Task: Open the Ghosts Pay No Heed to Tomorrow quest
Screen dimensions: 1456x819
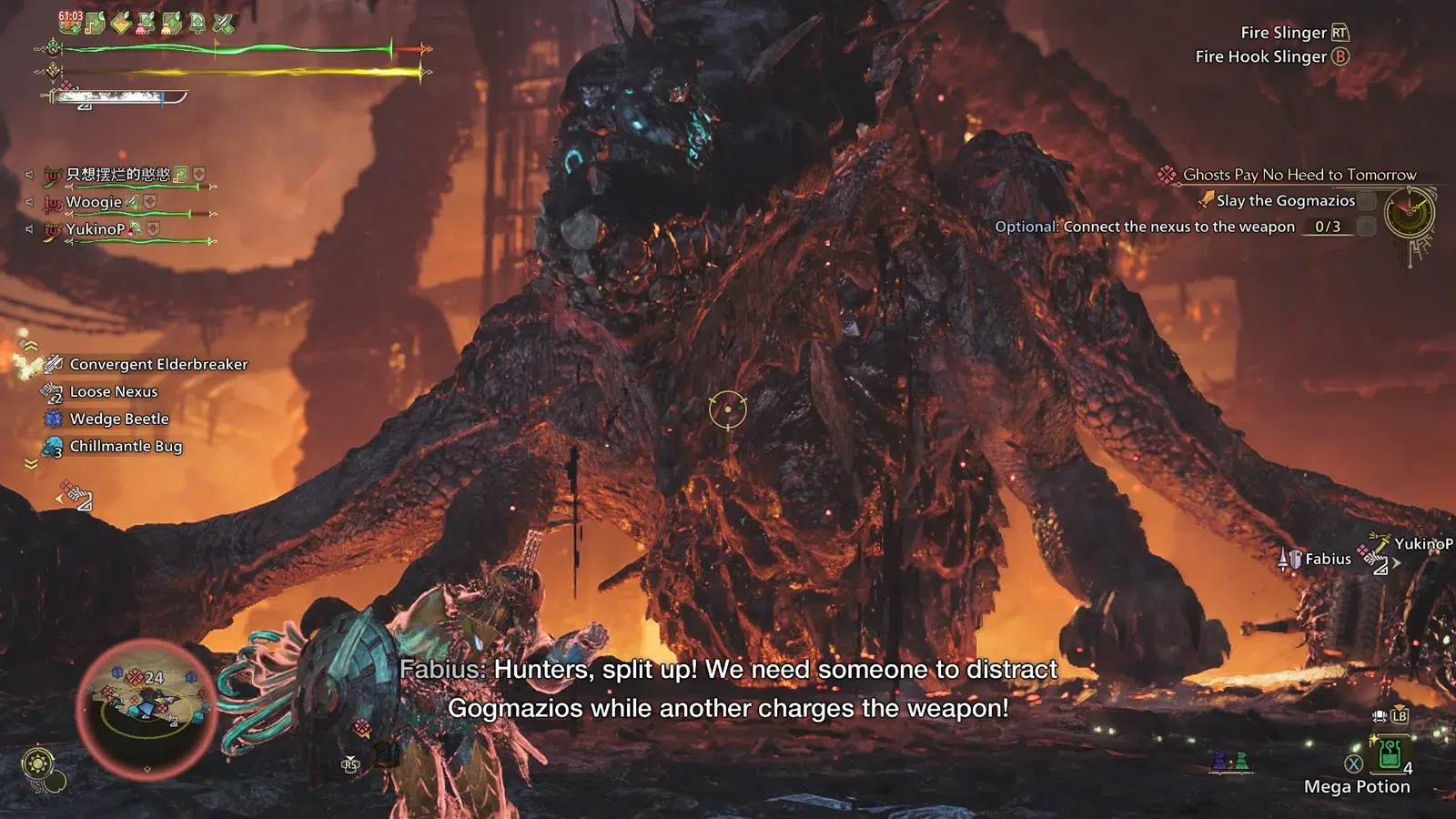Action: pyautogui.click(x=1299, y=175)
